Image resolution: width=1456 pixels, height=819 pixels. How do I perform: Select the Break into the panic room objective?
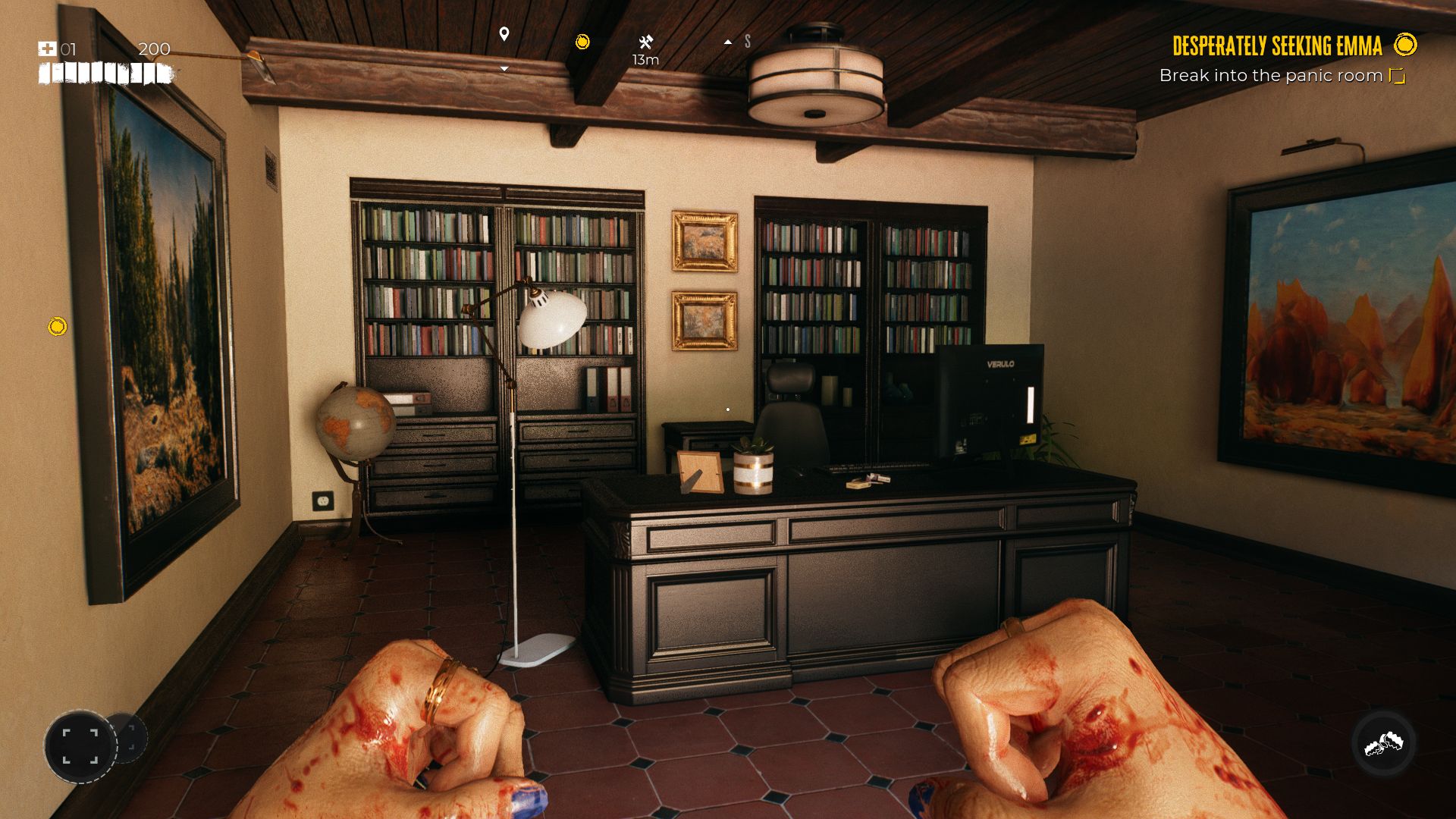[x=1270, y=76]
